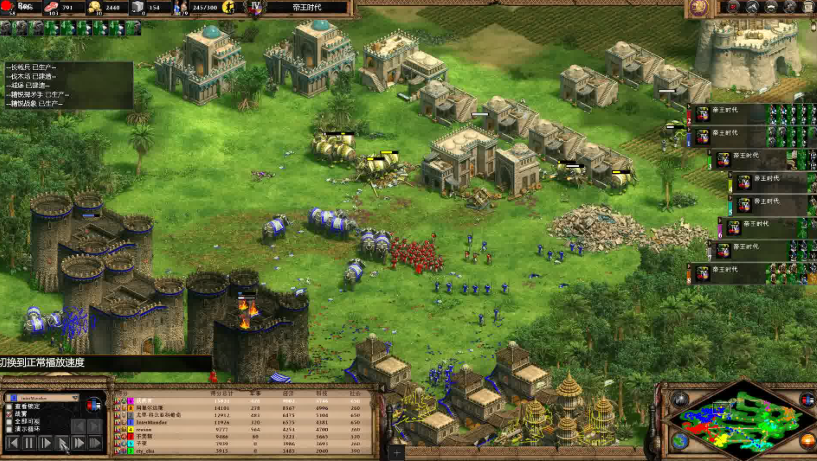Fast-forward the replay speed

80,442
